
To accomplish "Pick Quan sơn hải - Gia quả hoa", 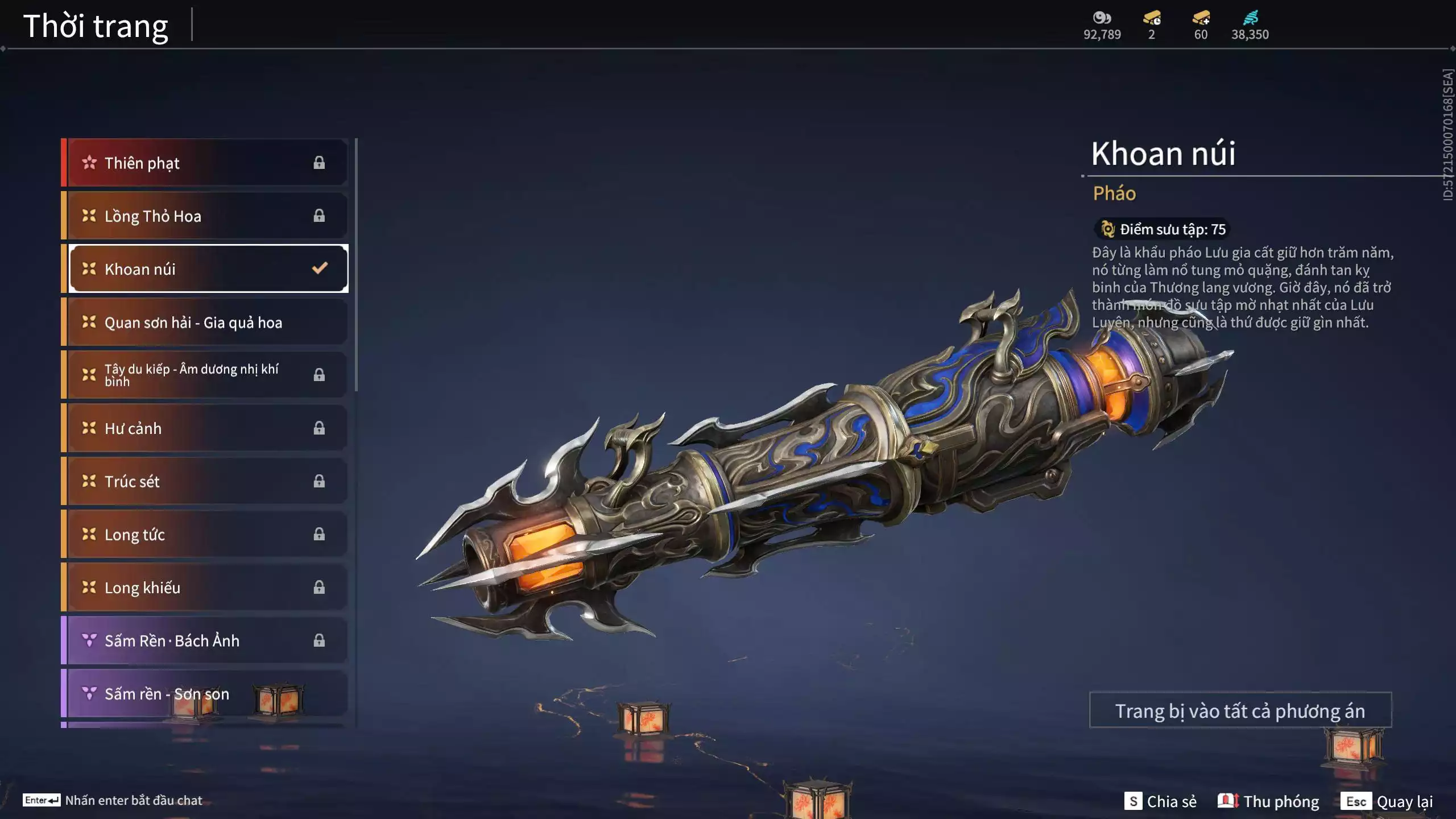I will click(205, 322).
